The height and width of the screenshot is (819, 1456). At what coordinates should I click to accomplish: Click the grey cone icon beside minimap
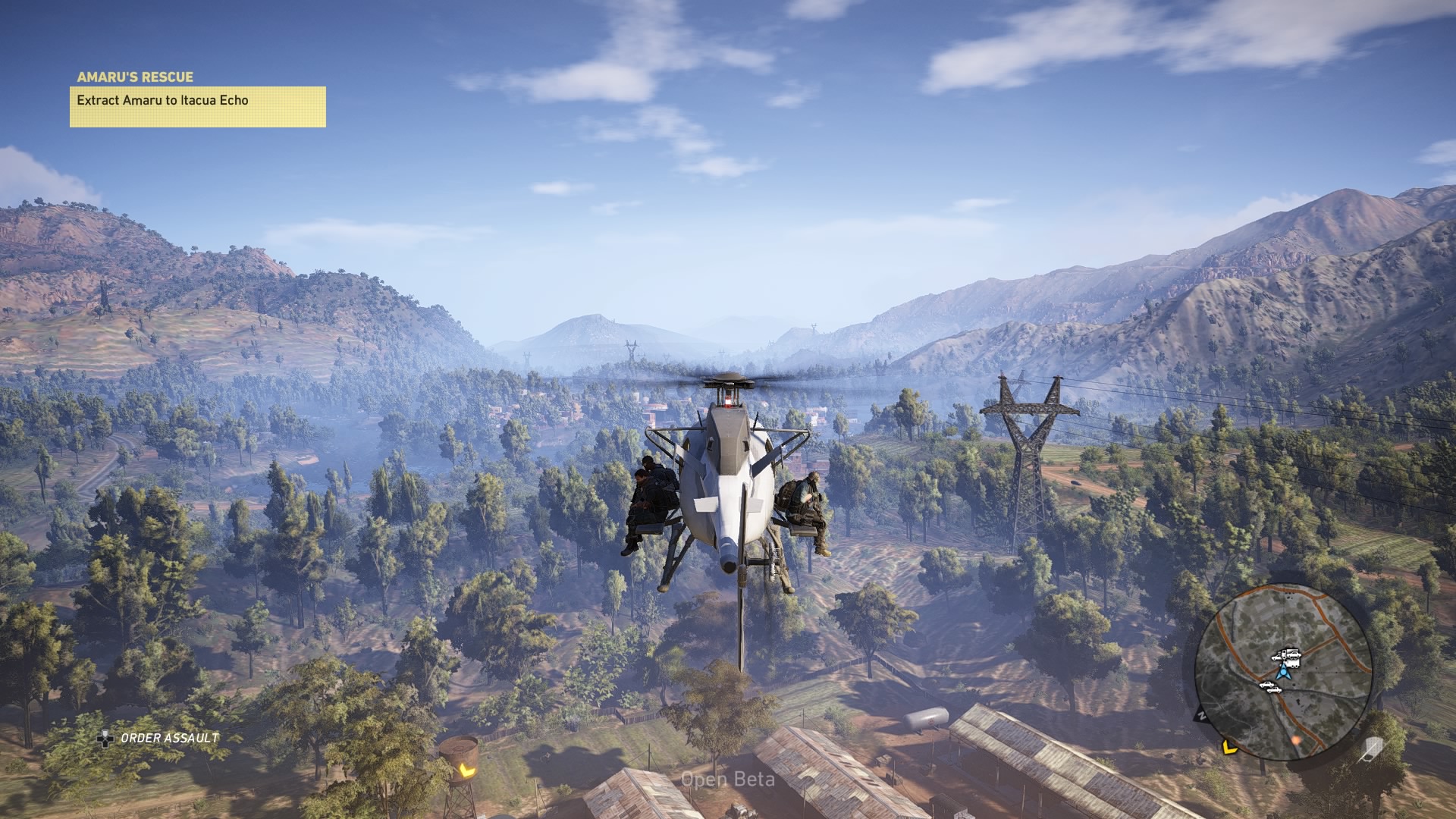1373,749
